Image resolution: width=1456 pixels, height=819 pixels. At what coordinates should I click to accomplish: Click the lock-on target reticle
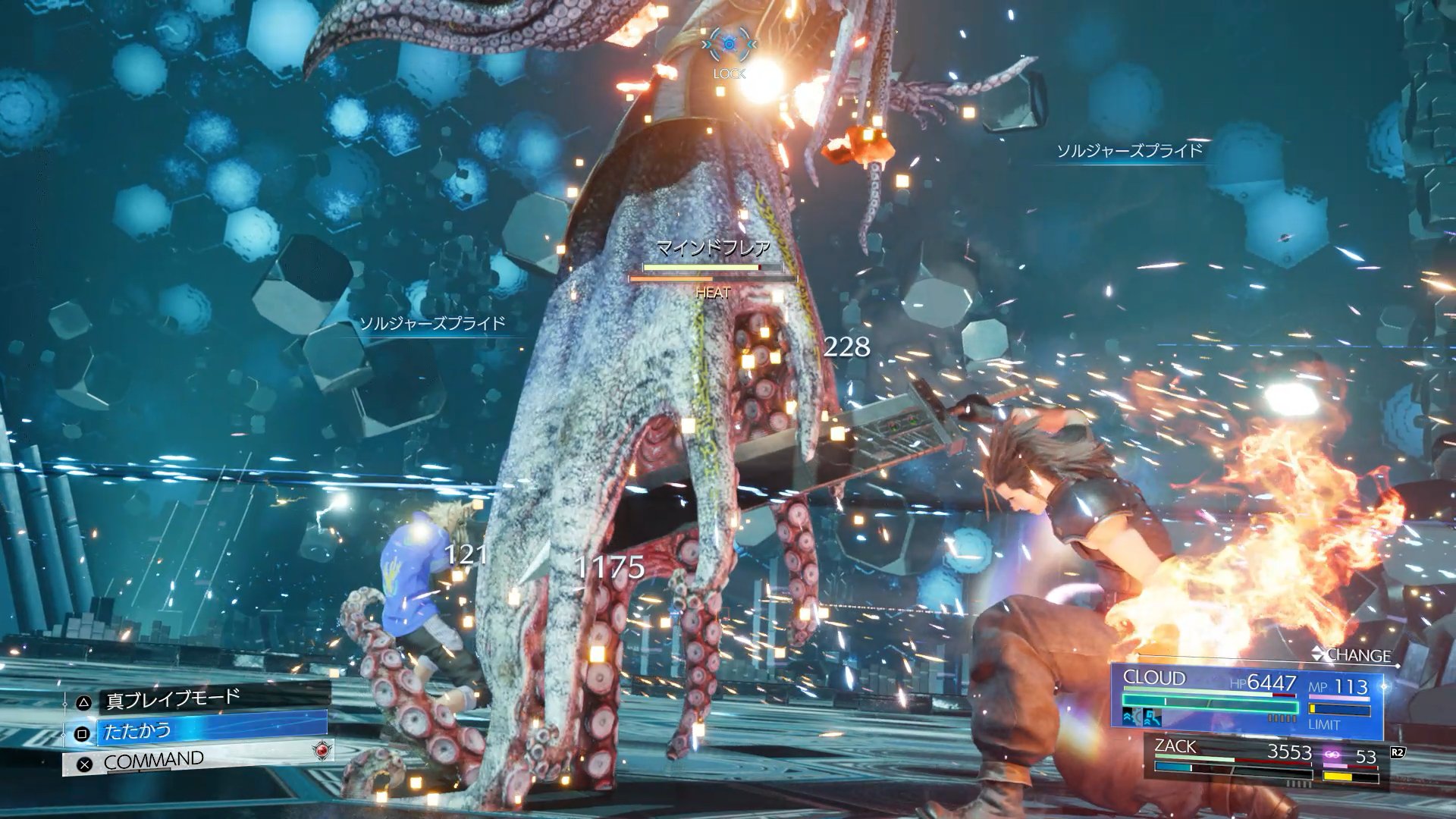[x=729, y=45]
